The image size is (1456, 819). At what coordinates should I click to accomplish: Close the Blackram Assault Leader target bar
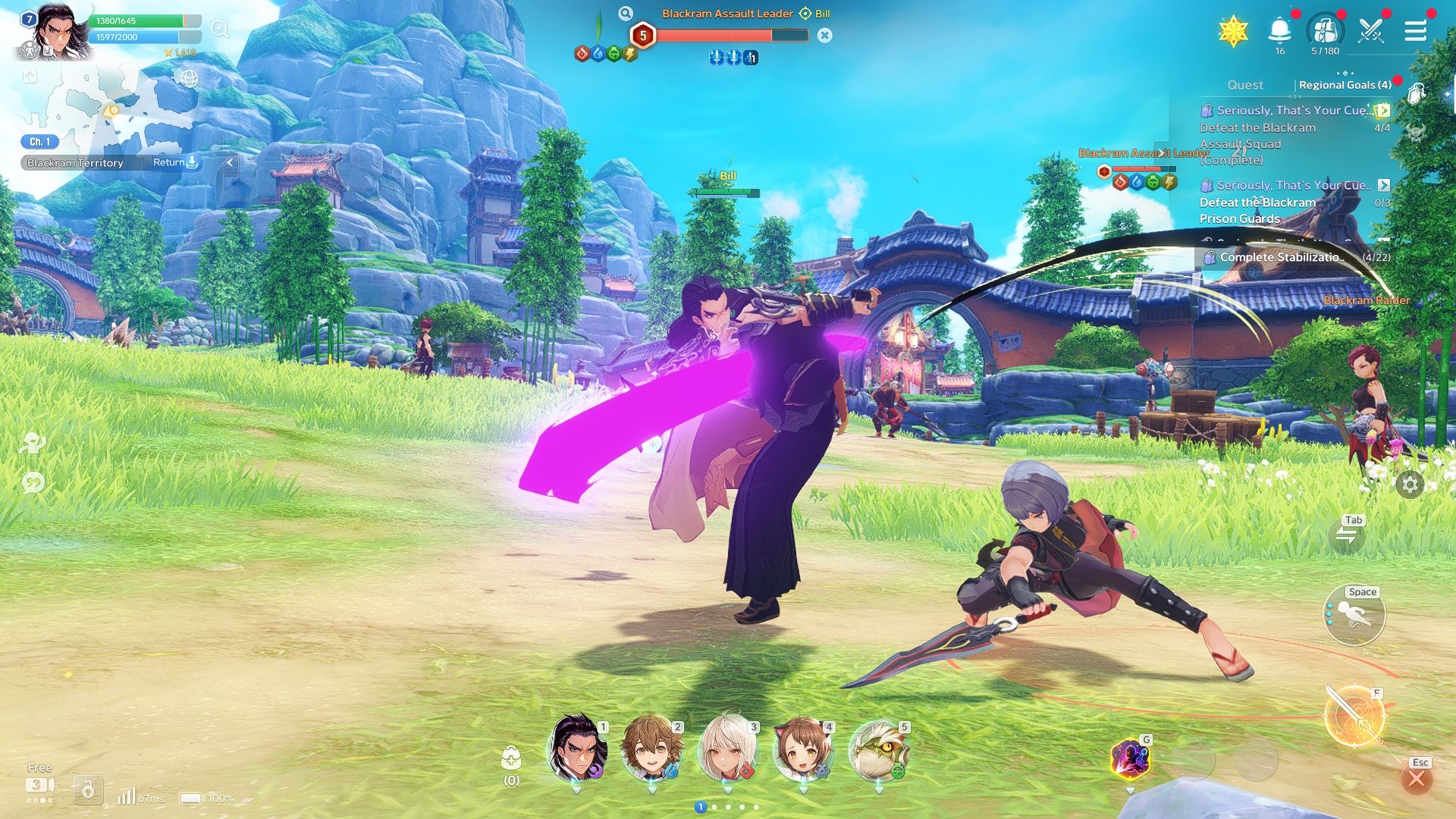click(x=825, y=35)
